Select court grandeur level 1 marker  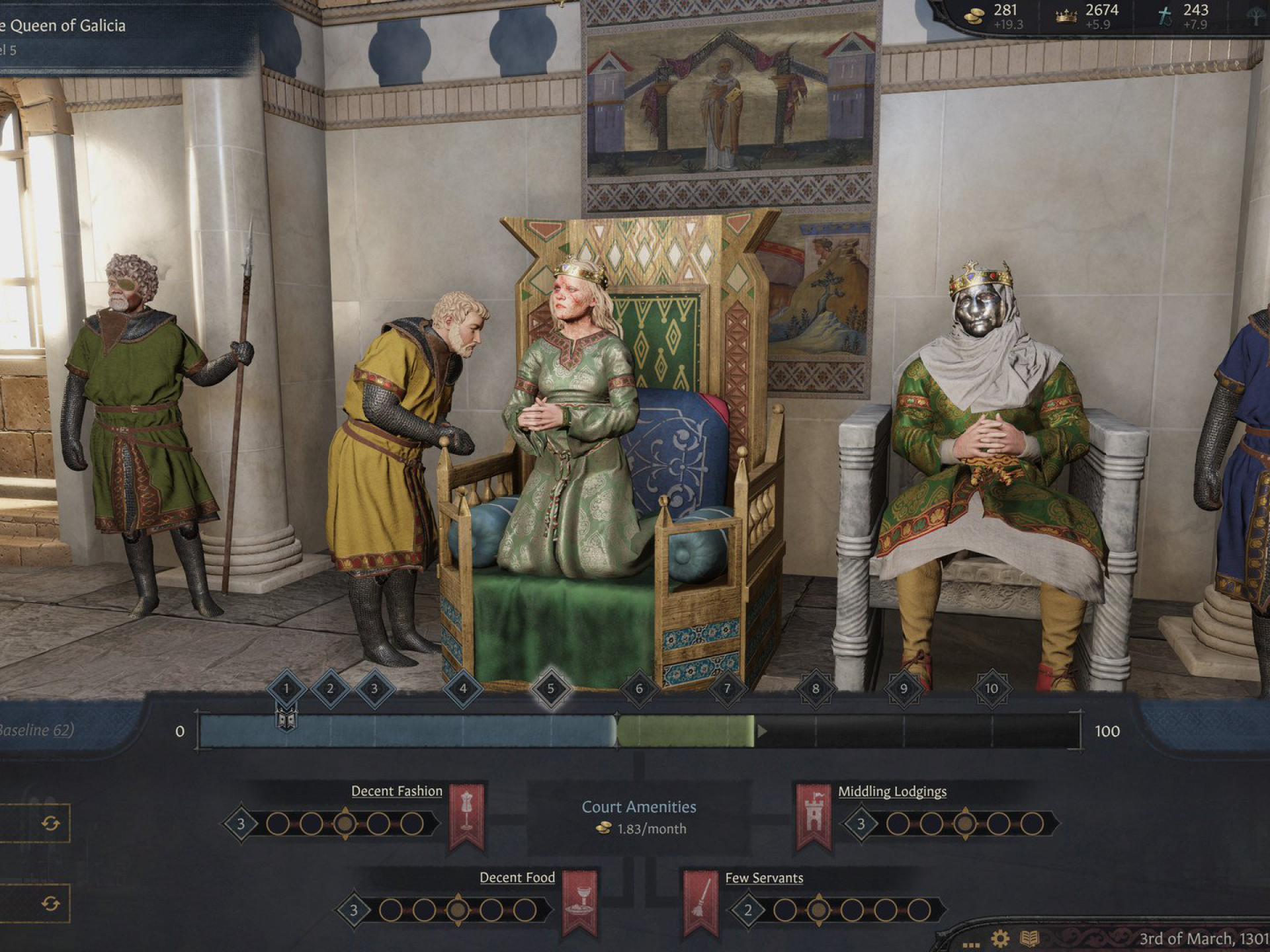[x=286, y=689]
